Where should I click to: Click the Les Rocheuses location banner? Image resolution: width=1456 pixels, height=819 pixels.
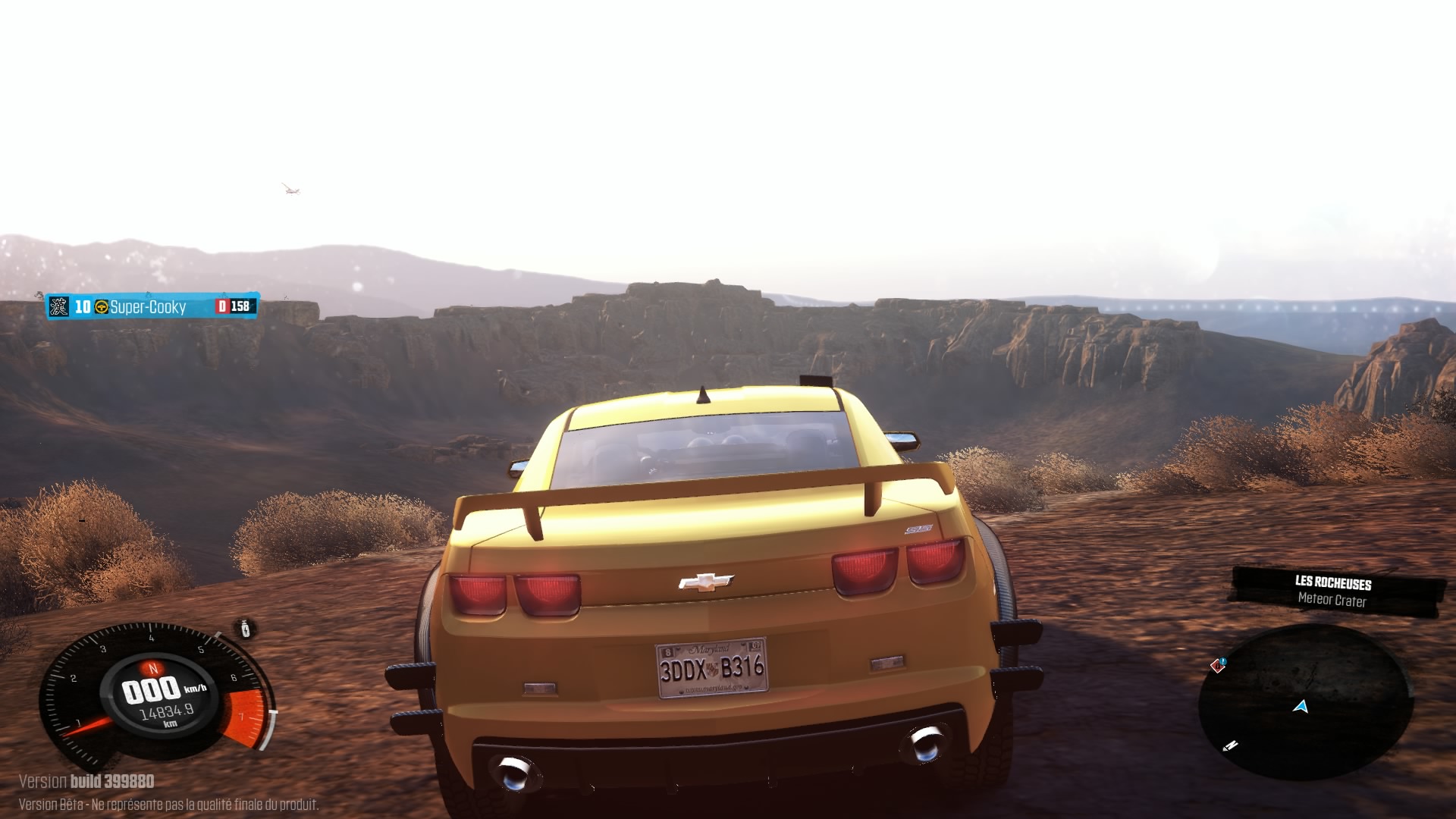(1334, 591)
